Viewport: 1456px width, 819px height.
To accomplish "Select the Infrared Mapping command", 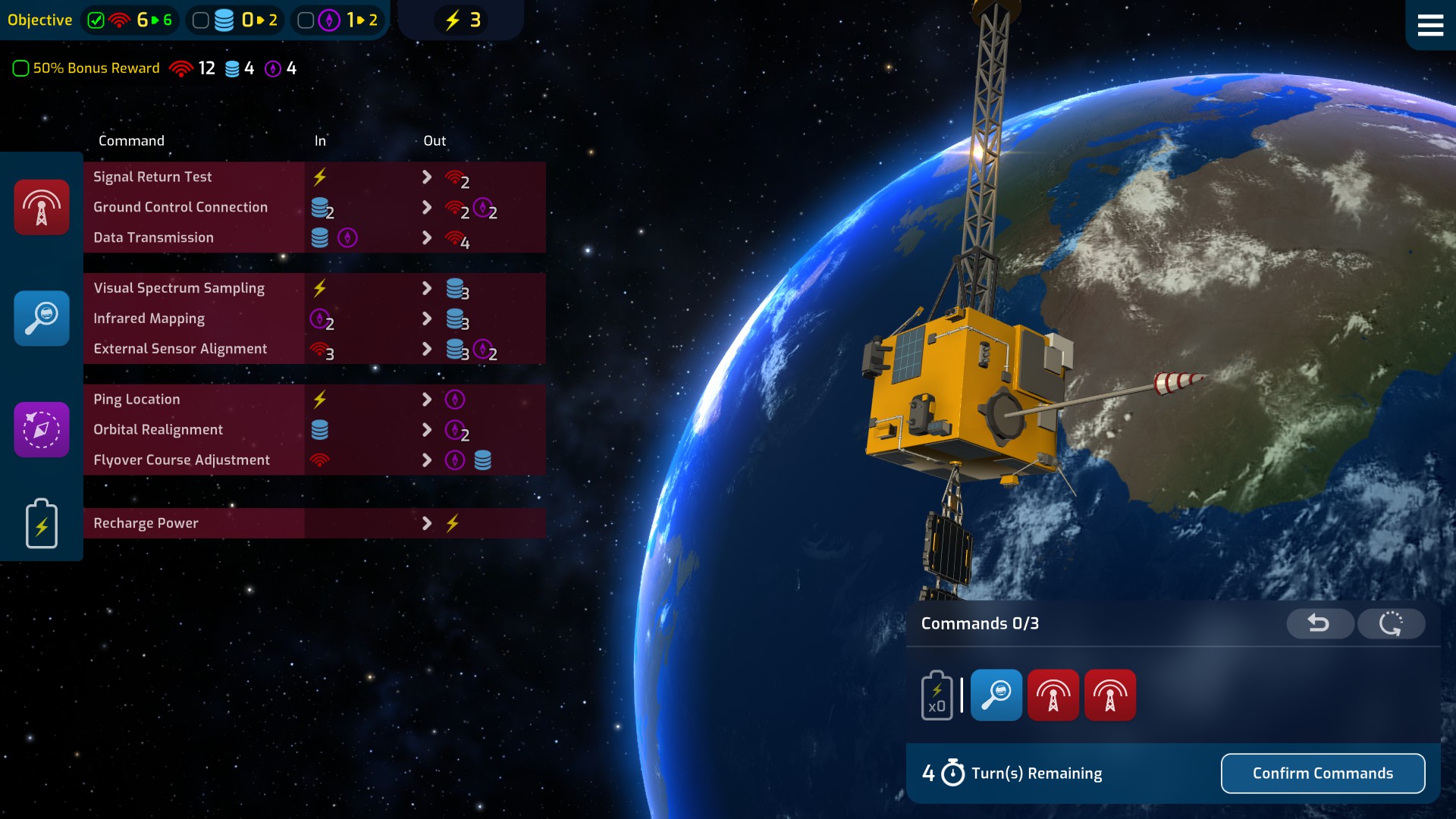I will [x=149, y=318].
